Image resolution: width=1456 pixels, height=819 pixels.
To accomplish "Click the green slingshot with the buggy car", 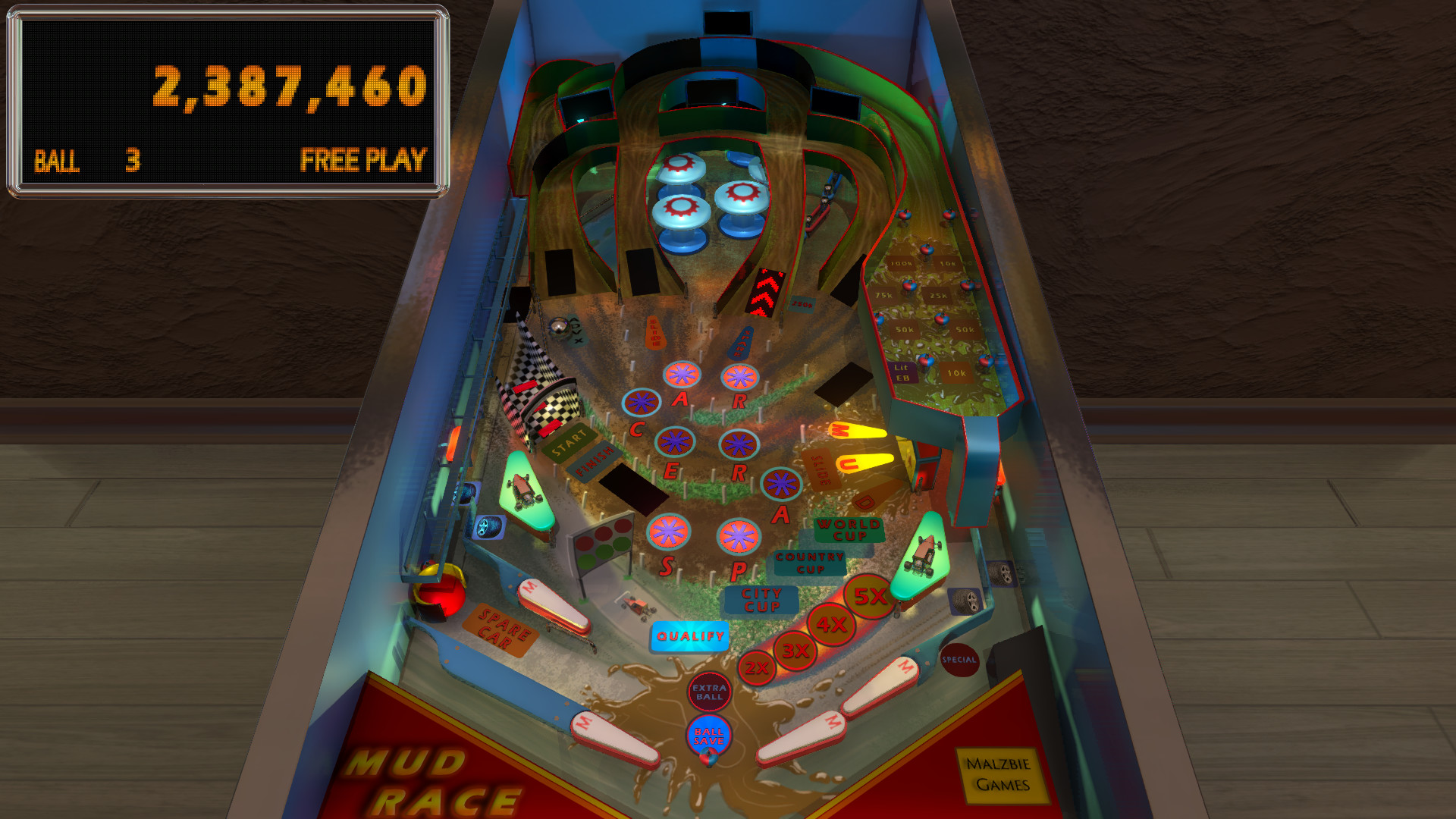I will [525, 491].
